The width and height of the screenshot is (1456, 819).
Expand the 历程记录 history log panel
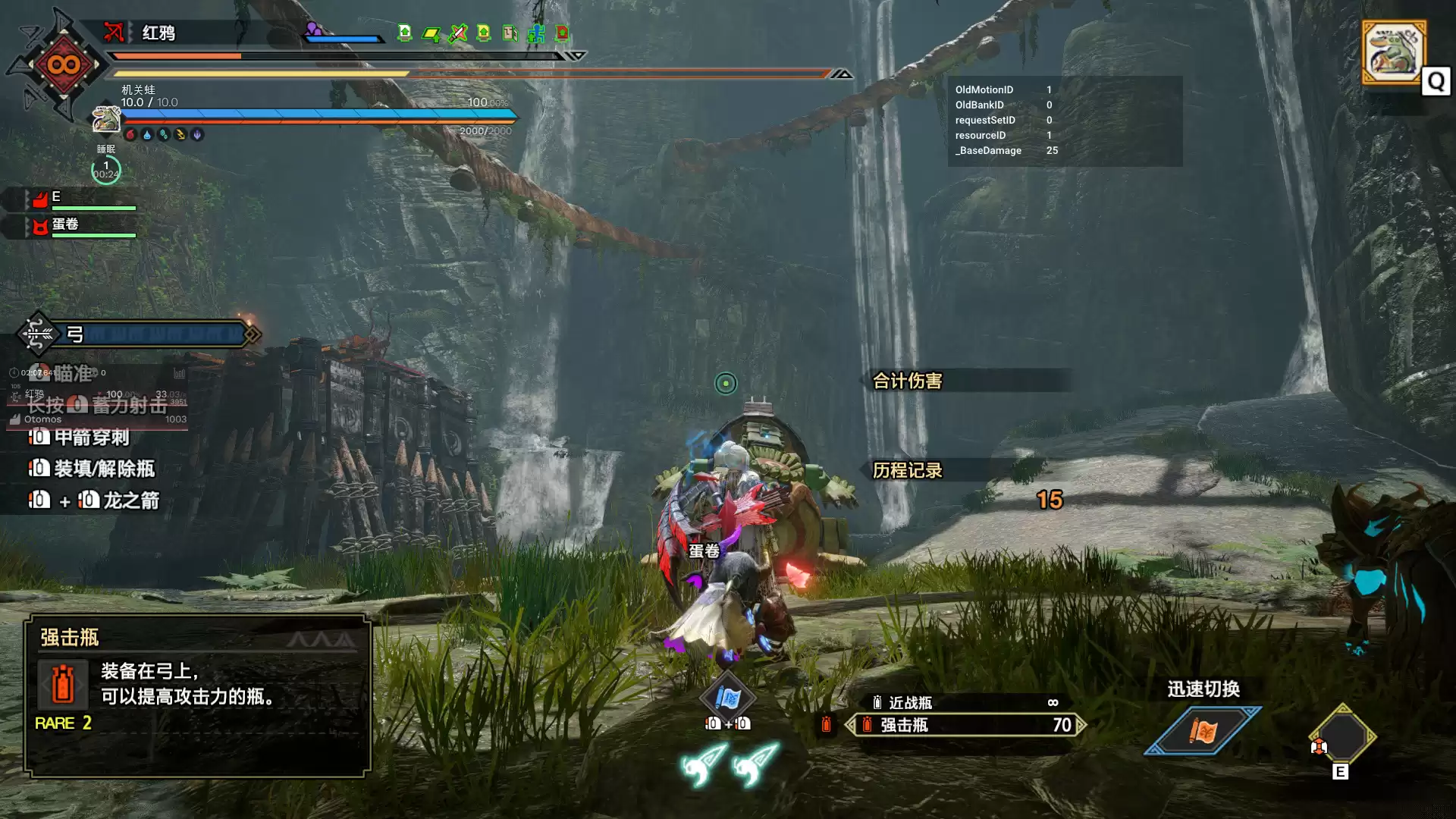[907, 471]
